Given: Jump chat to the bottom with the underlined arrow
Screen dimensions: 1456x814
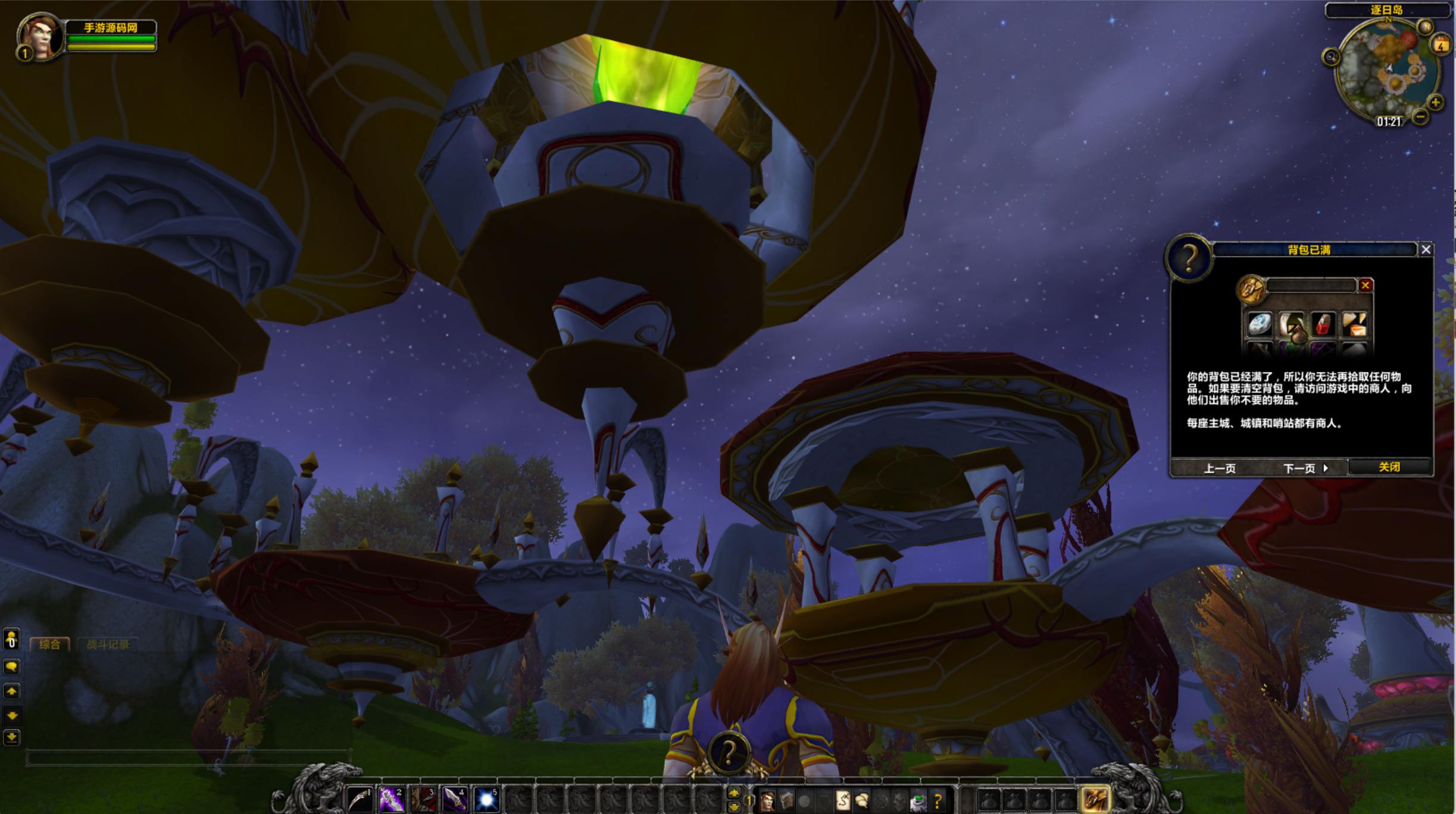Looking at the screenshot, I should coord(11,738).
